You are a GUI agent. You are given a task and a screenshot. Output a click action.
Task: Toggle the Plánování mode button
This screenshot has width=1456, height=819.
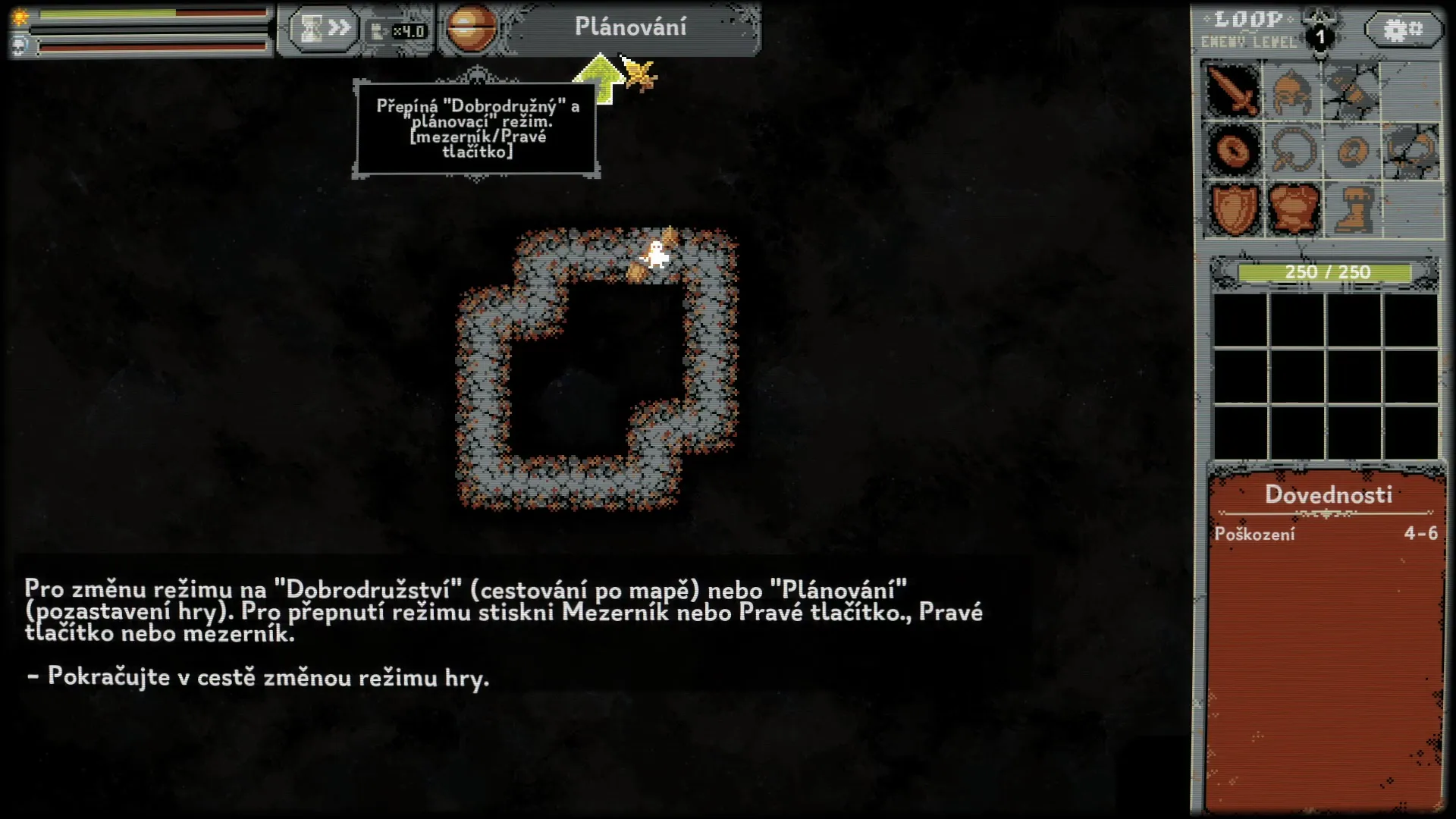point(631,28)
